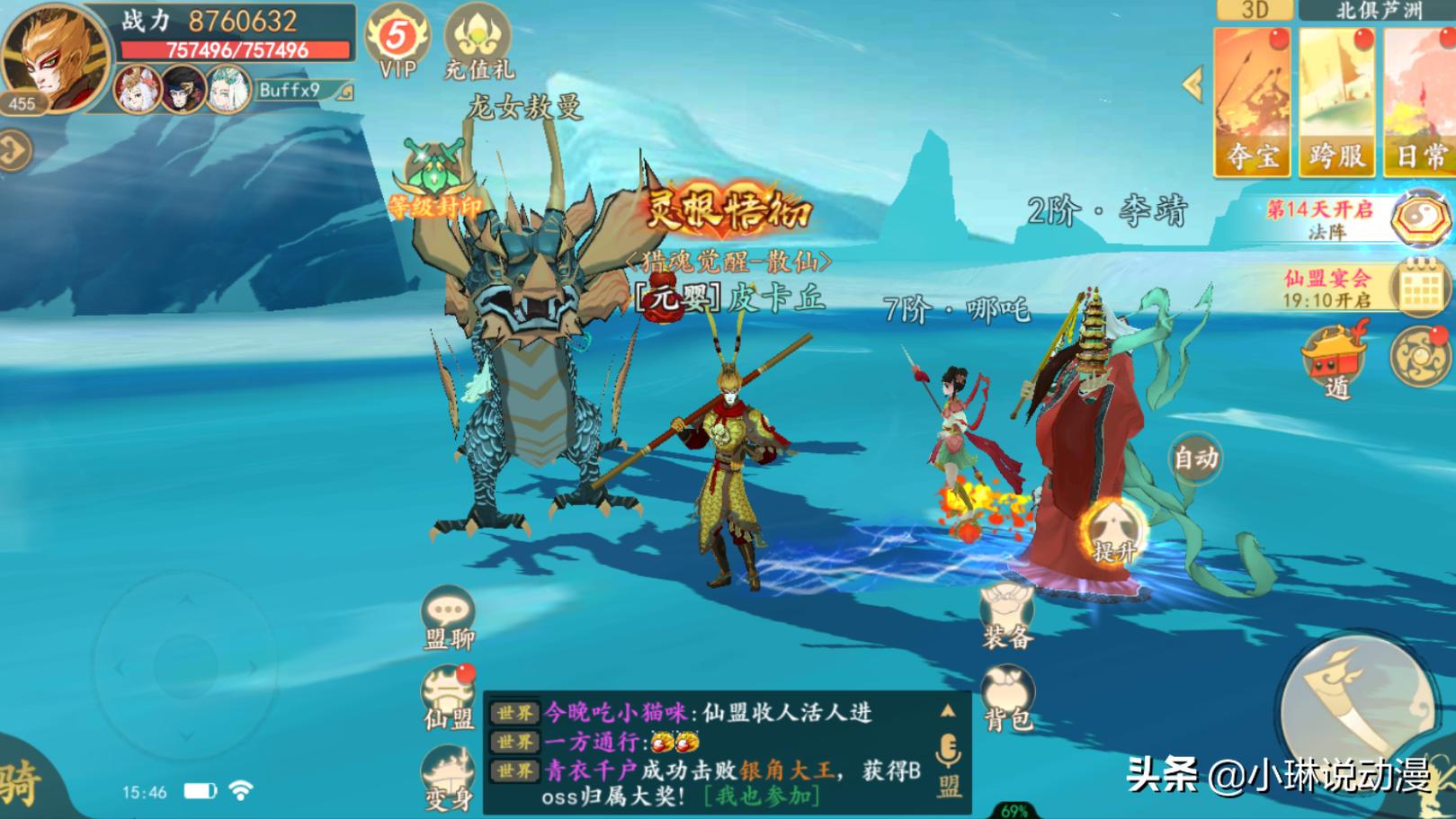1456x819 pixels.
Task: Toggle the 3D view button
Action: [1255, 10]
